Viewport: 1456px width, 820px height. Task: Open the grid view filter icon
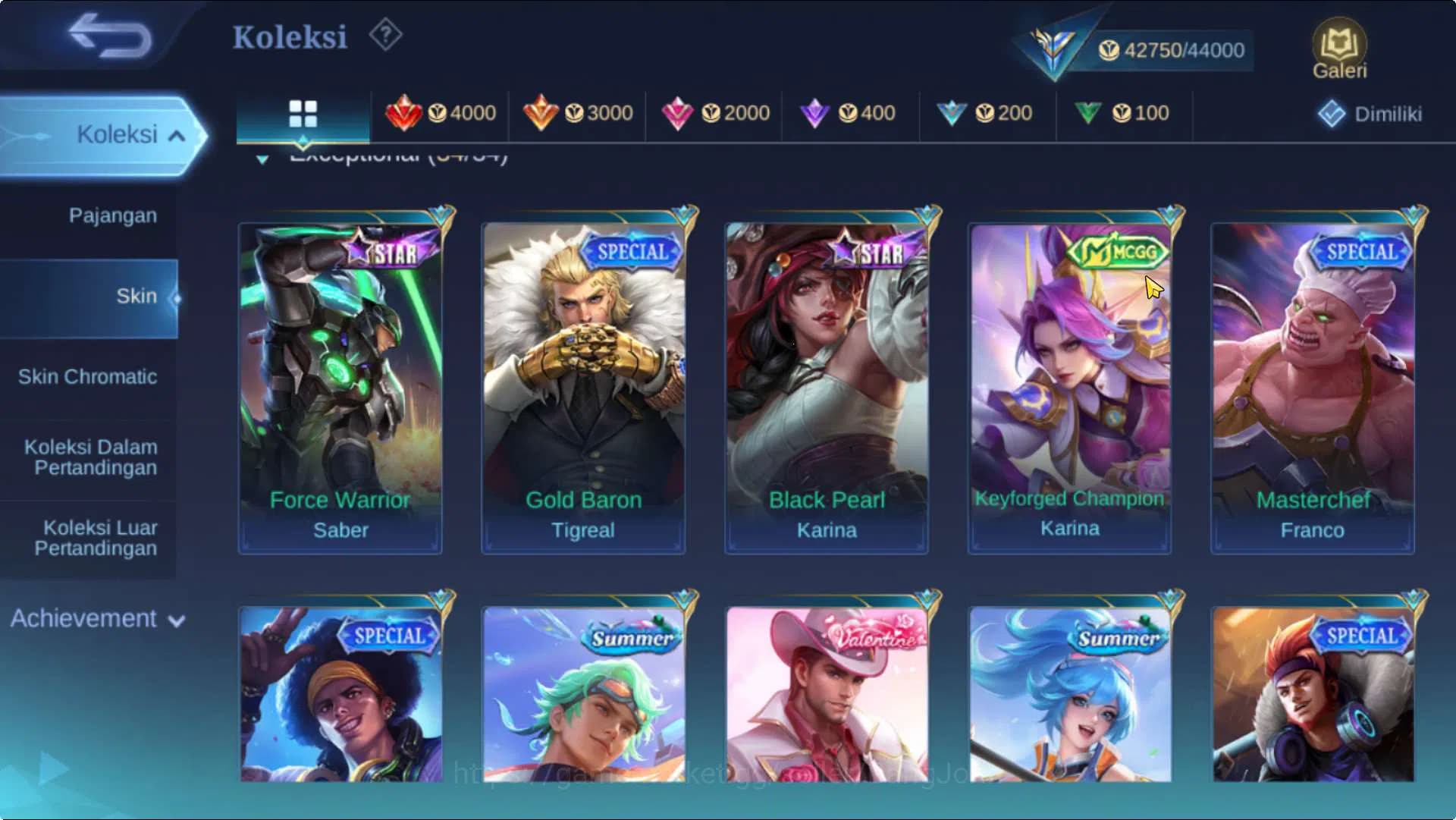click(303, 112)
